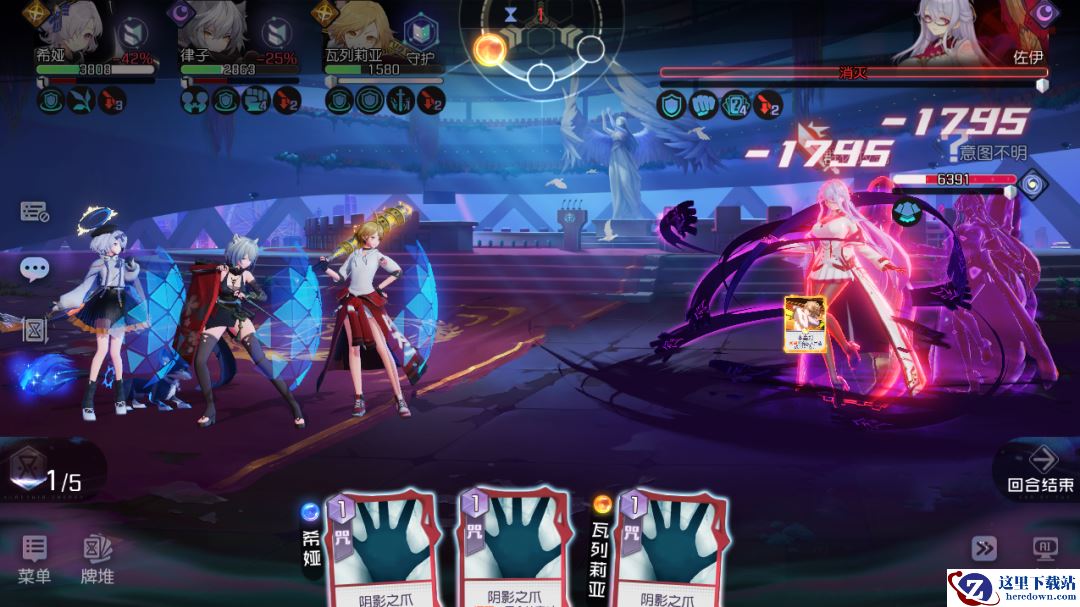Open the chat speech bubble
This screenshot has width=1080, height=607.
coord(35,268)
